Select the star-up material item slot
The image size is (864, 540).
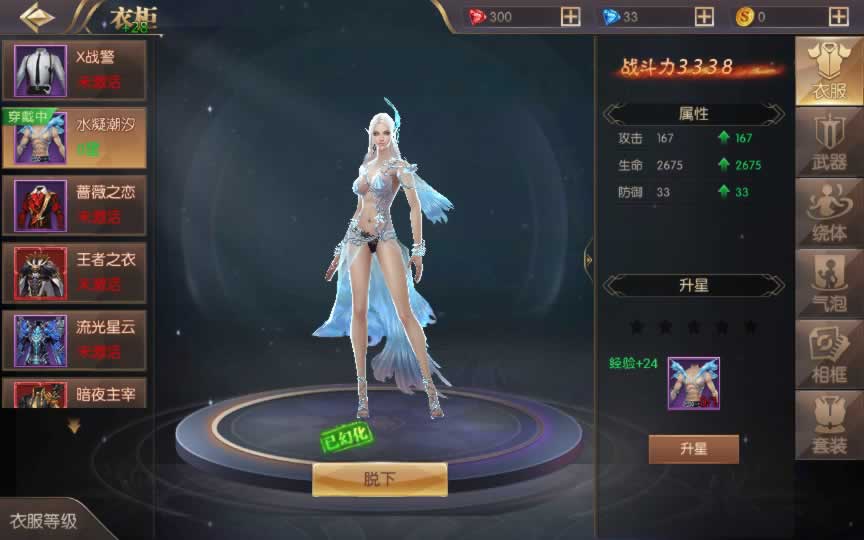(693, 384)
